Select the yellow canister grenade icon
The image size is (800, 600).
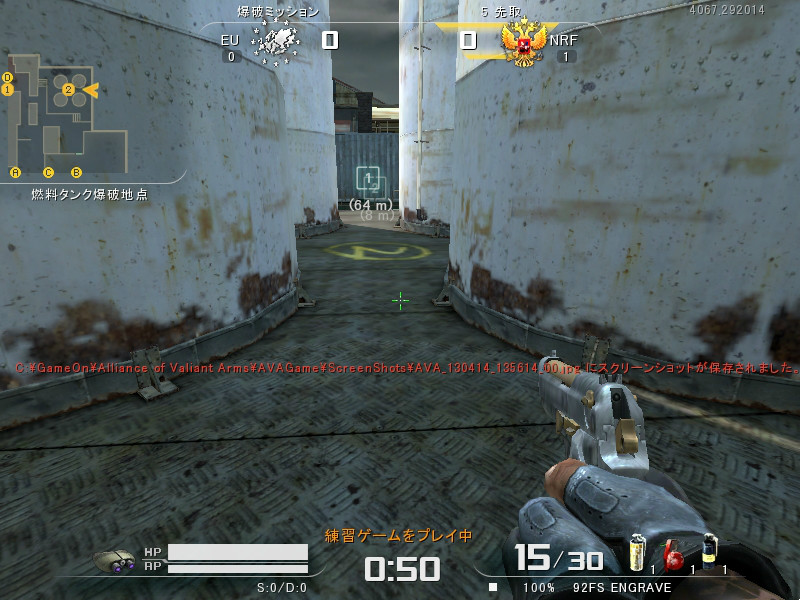point(636,553)
